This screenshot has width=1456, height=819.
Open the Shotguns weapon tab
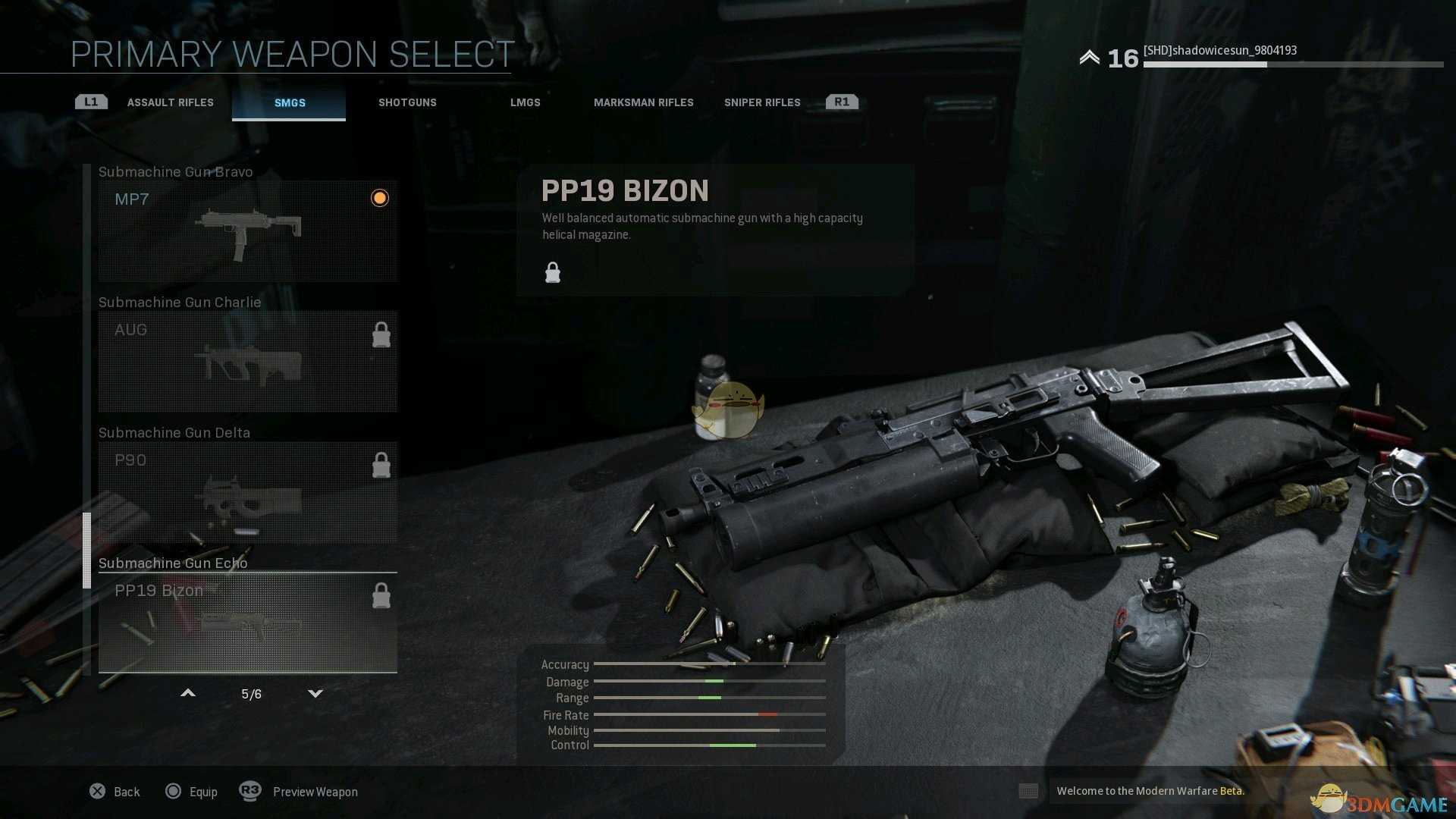pos(407,102)
